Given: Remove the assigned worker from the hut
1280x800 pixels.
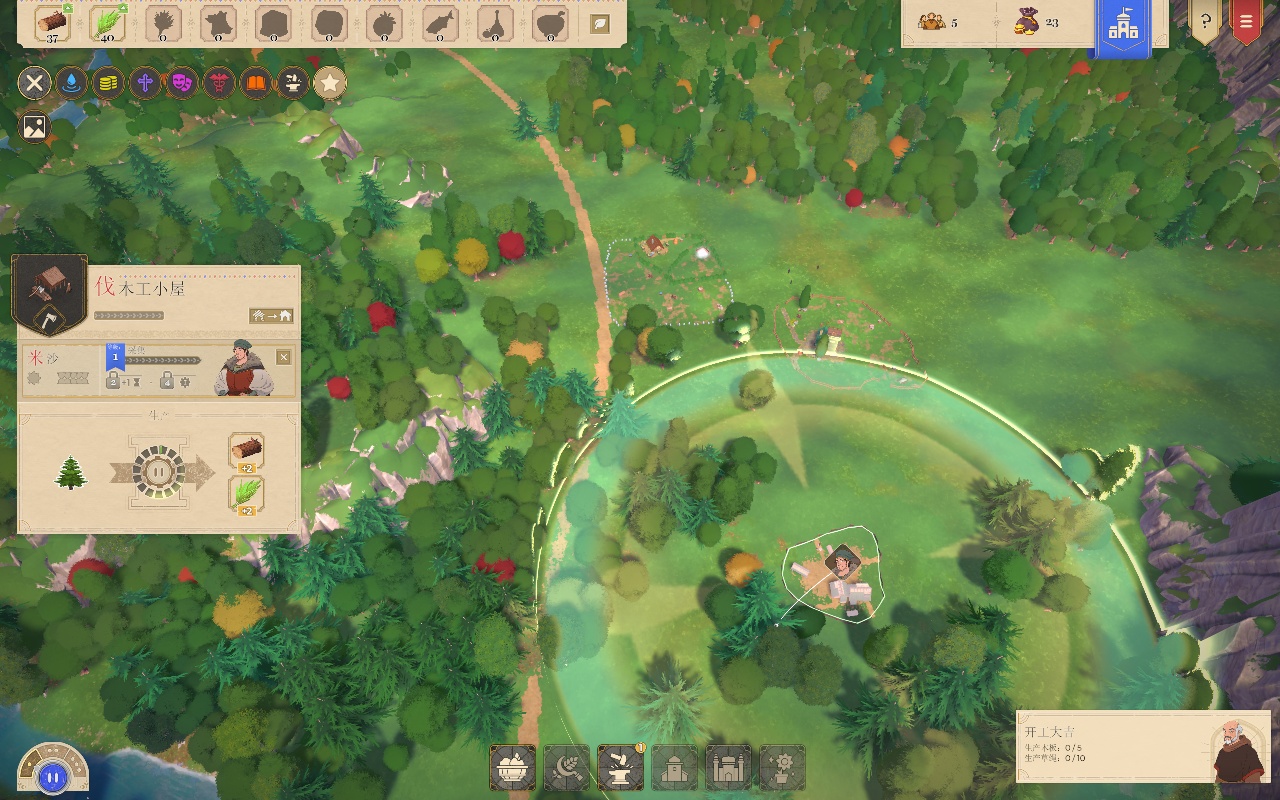Looking at the screenshot, I should [284, 357].
